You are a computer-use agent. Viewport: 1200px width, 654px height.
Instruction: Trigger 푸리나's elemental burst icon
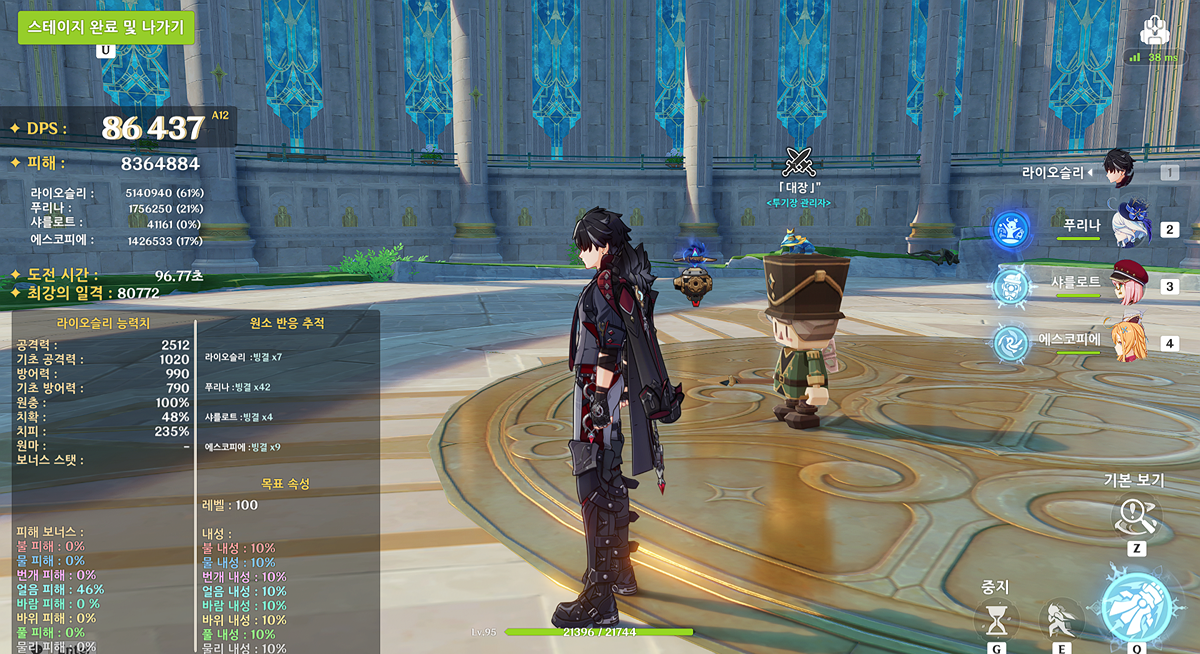(x=1010, y=229)
